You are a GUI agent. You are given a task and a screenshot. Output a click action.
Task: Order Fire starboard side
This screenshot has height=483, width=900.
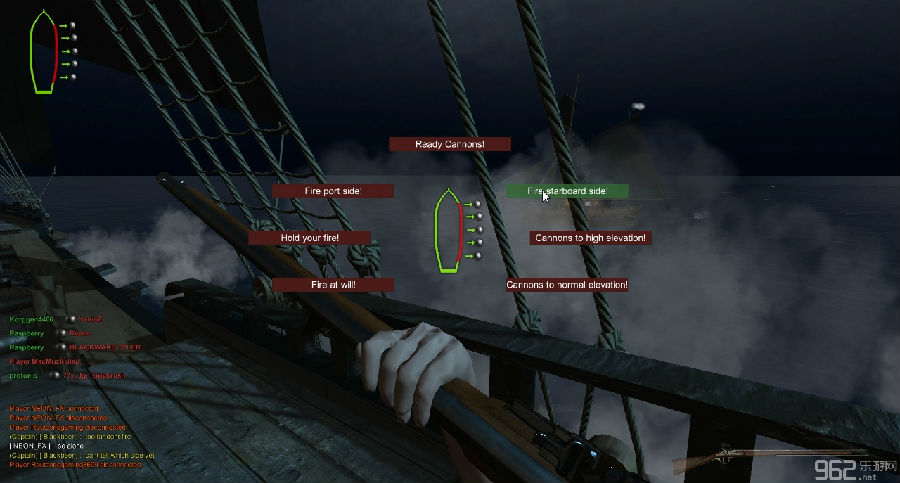pyautogui.click(x=567, y=190)
